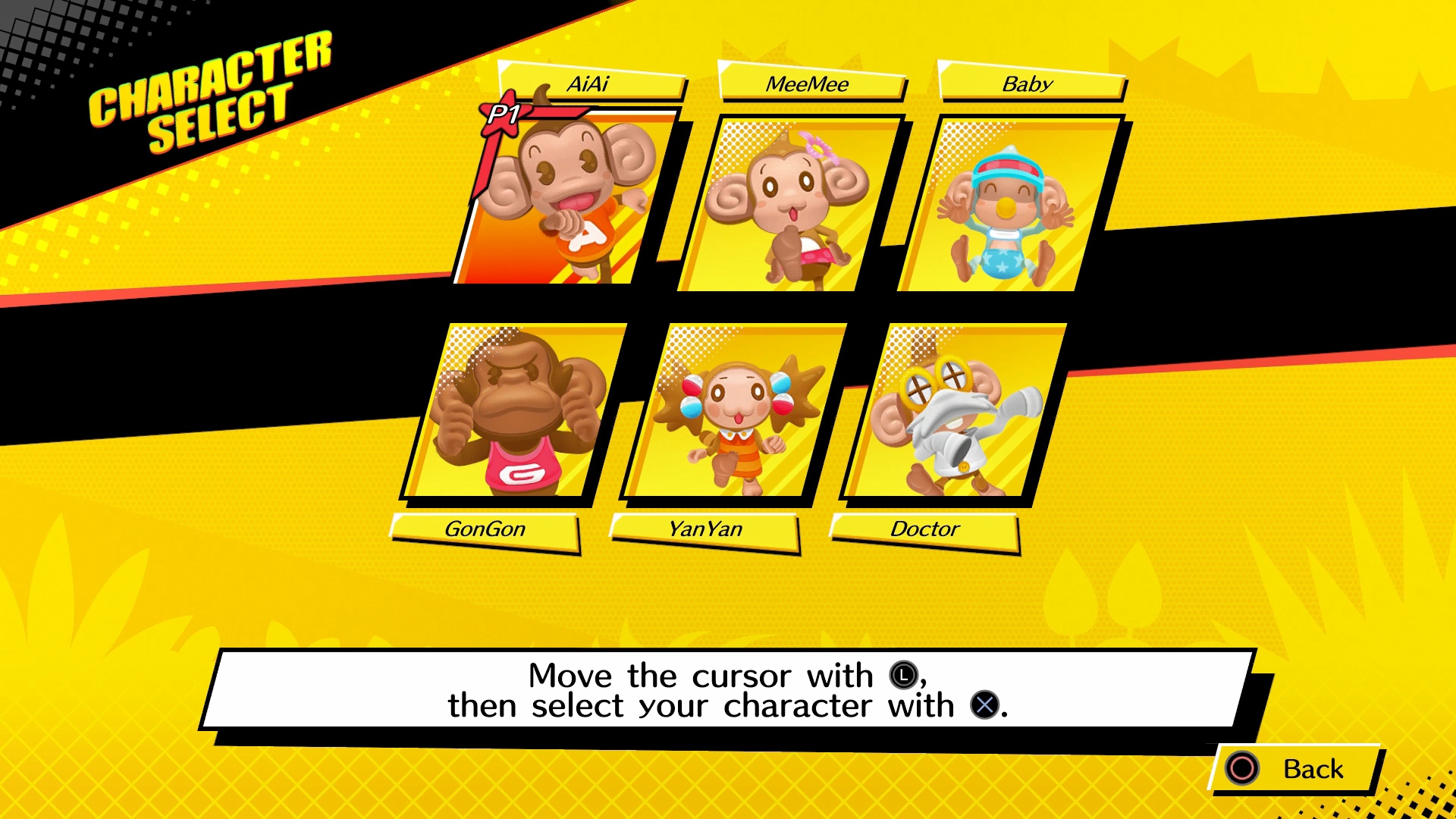Click the Baby name banner

click(1028, 83)
